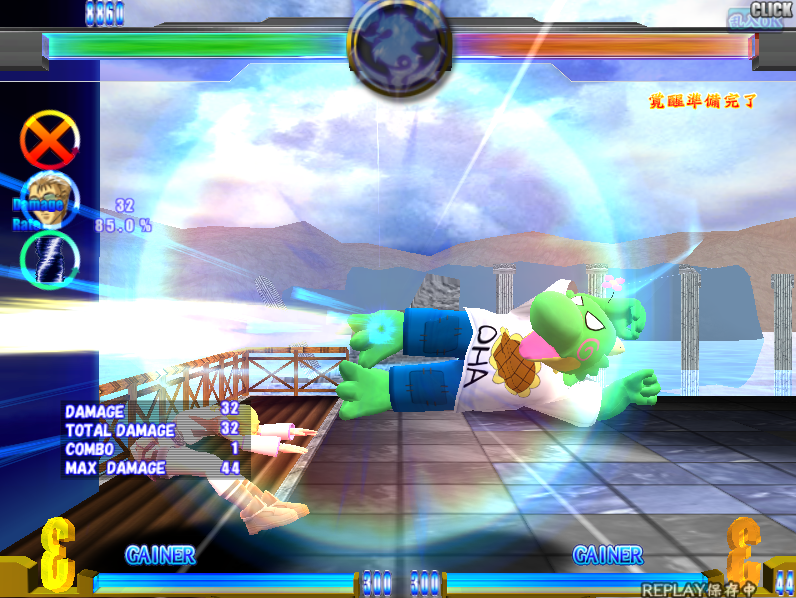Viewport: 796px width, 598px height.
Task: Activate the tornado icon in the green ring
Action: pyautogui.click(x=49, y=257)
